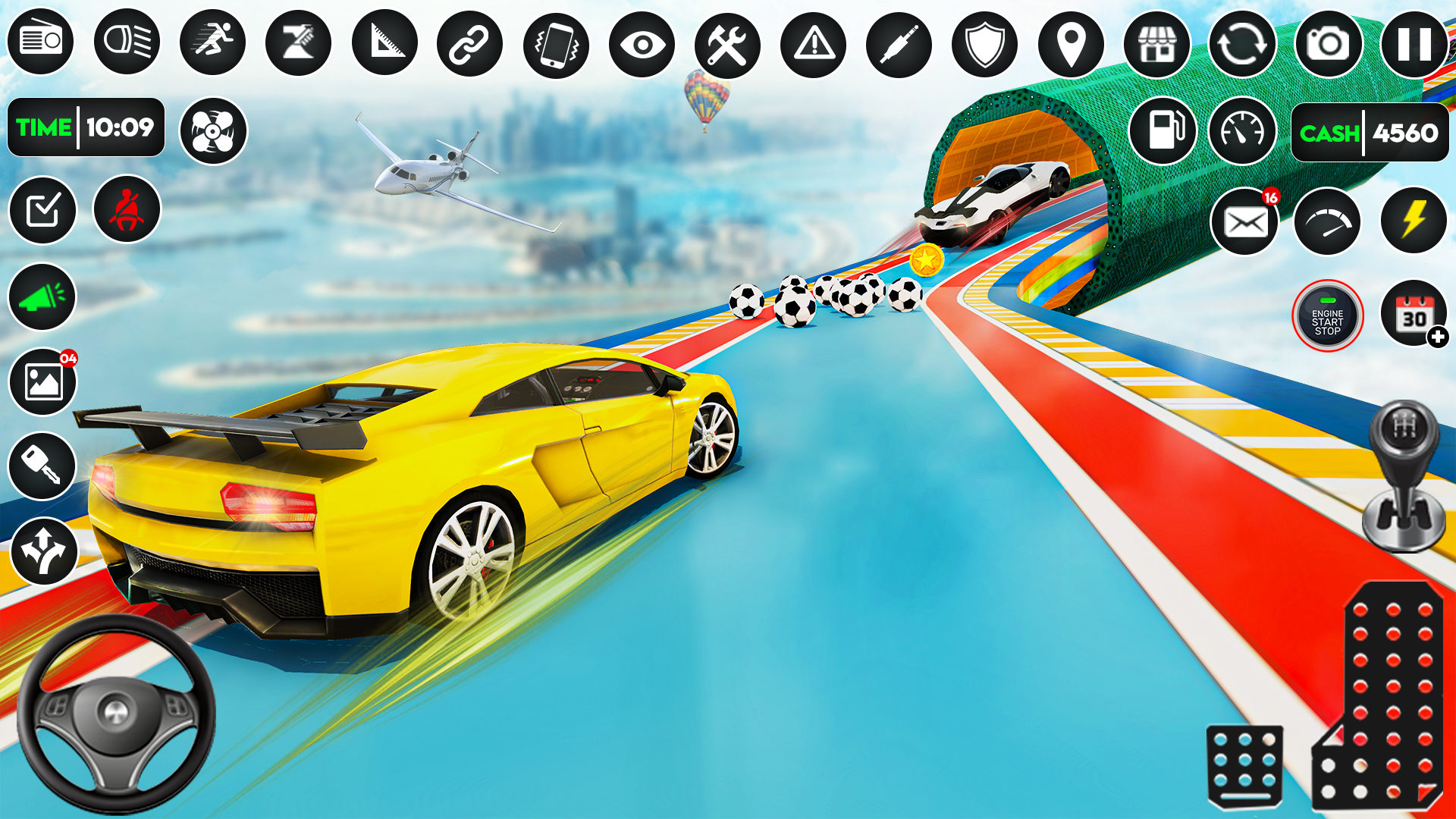This screenshot has width=1456, height=819.
Task: Open the in-game shop
Action: (x=1156, y=45)
